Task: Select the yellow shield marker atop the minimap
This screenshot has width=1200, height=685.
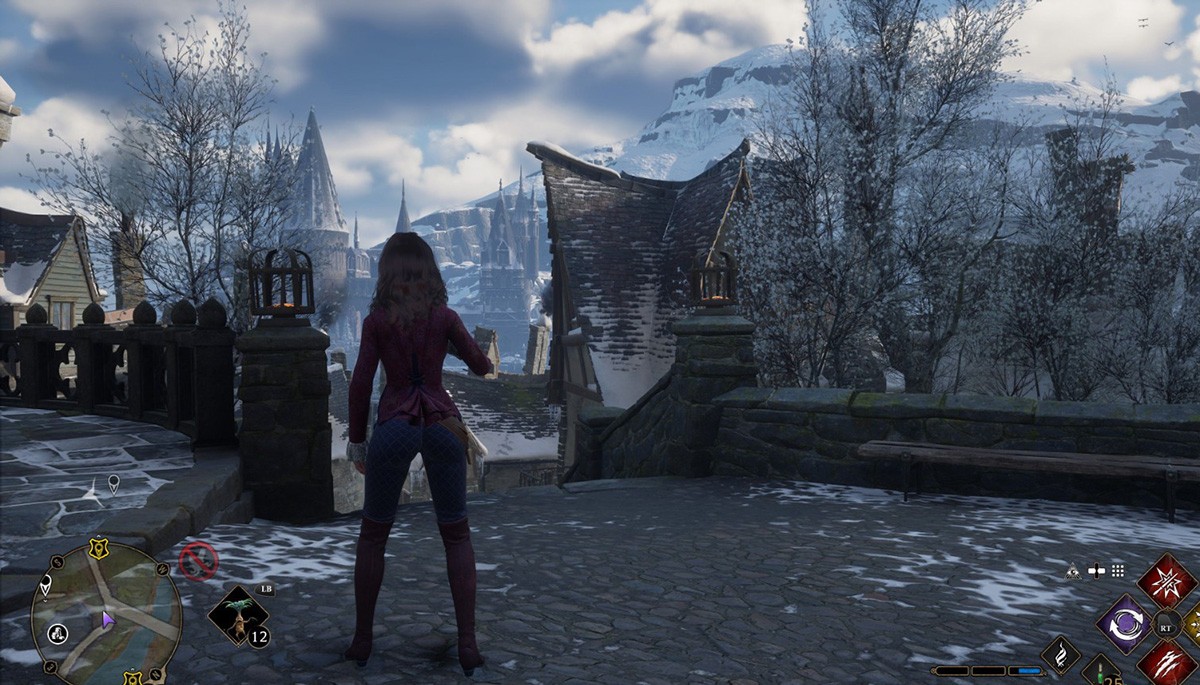Action: pyautogui.click(x=96, y=547)
